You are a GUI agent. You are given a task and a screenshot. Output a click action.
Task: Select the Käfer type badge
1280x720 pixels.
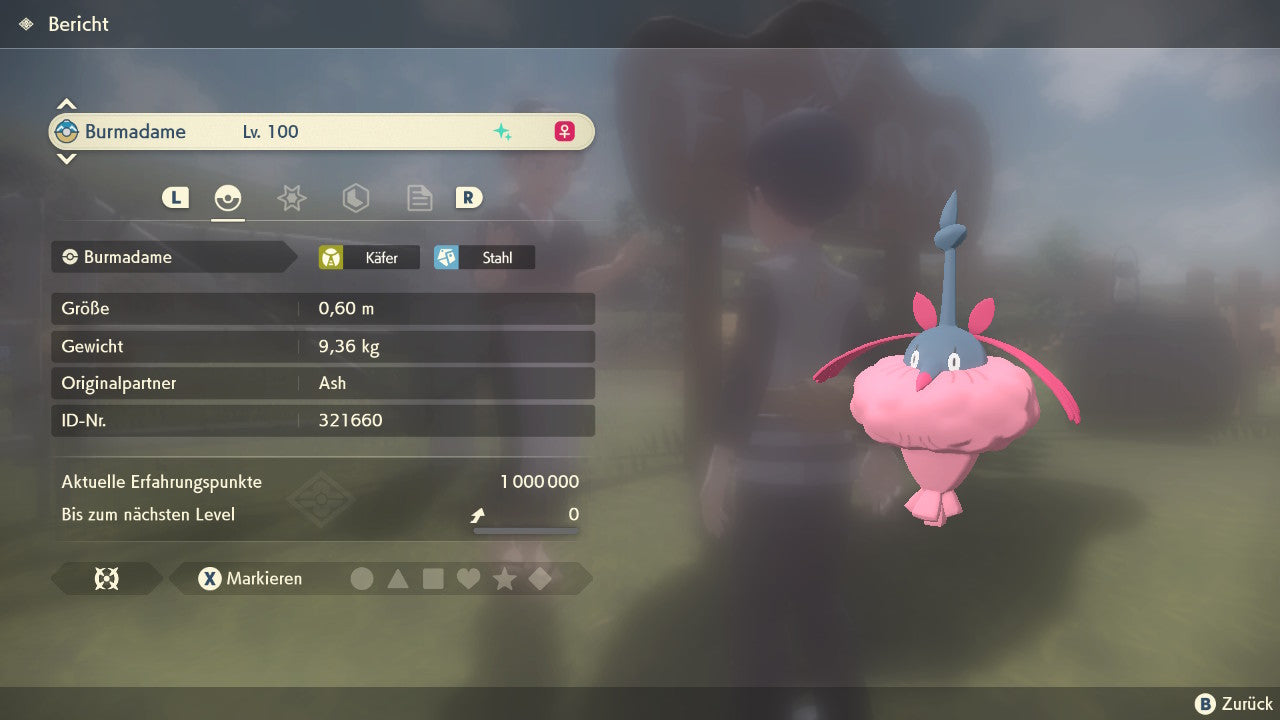tap(369, 257)
